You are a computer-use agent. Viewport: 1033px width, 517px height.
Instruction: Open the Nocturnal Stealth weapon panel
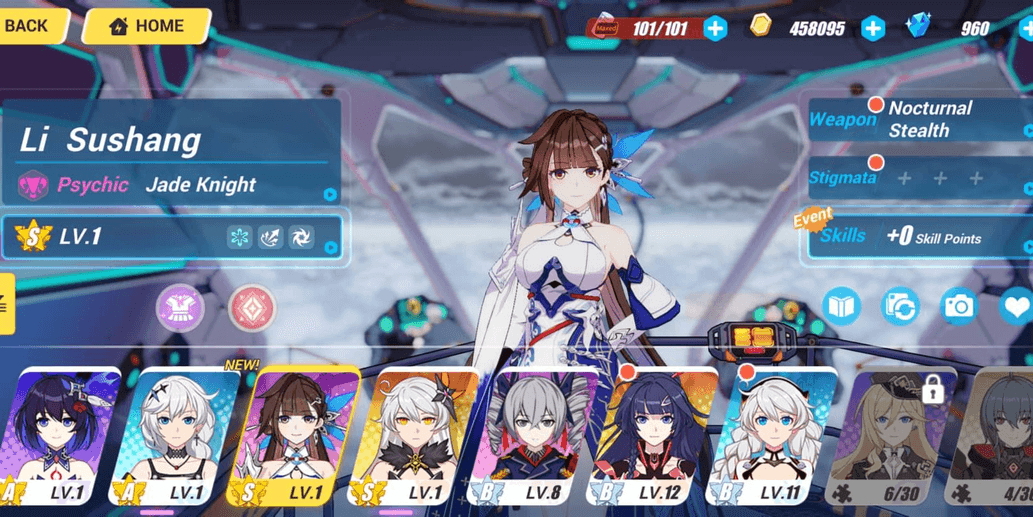point(918,119)
